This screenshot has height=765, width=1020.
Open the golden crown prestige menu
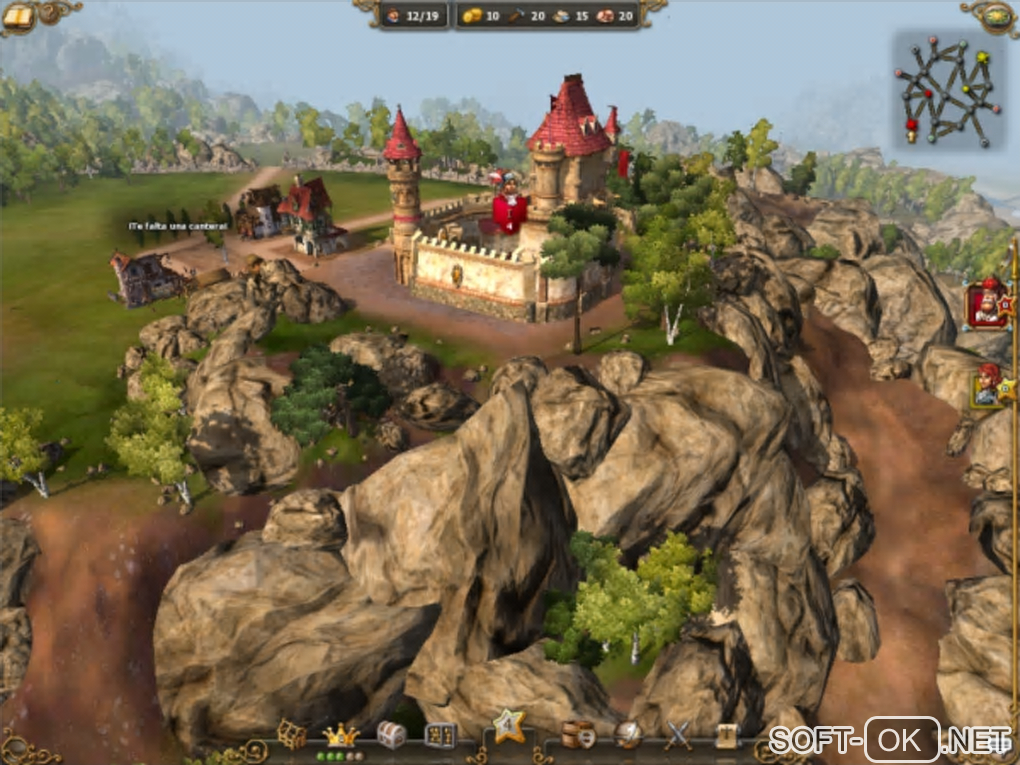pos(342,735)
